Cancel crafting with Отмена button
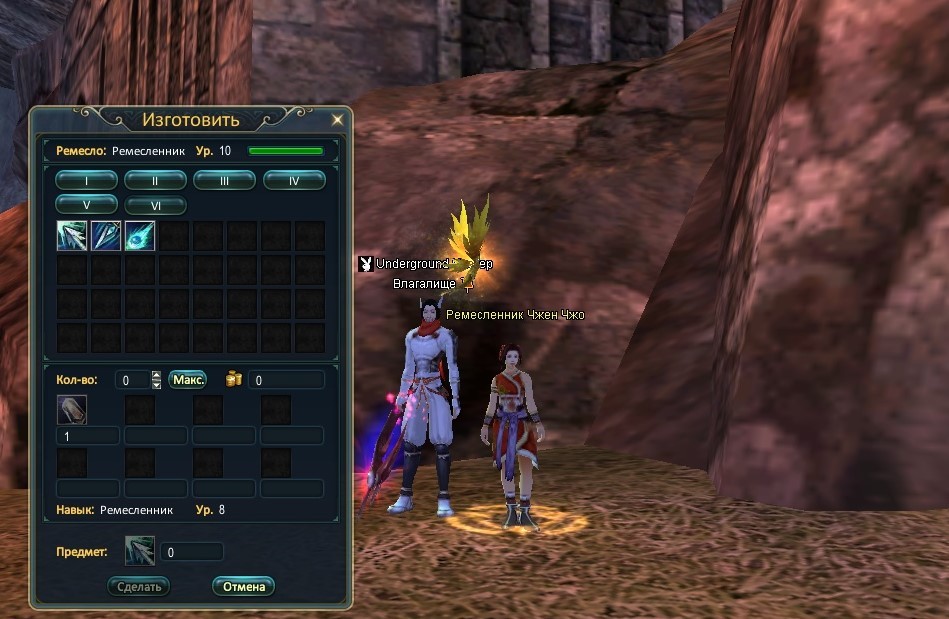949x619 pixels. pyautogui.click(x=243, y=587)
